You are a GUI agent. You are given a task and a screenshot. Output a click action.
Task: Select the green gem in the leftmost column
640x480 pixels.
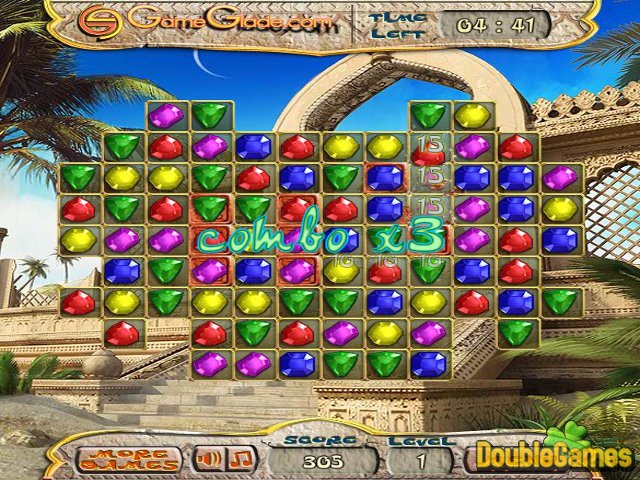tap(77, 178)
